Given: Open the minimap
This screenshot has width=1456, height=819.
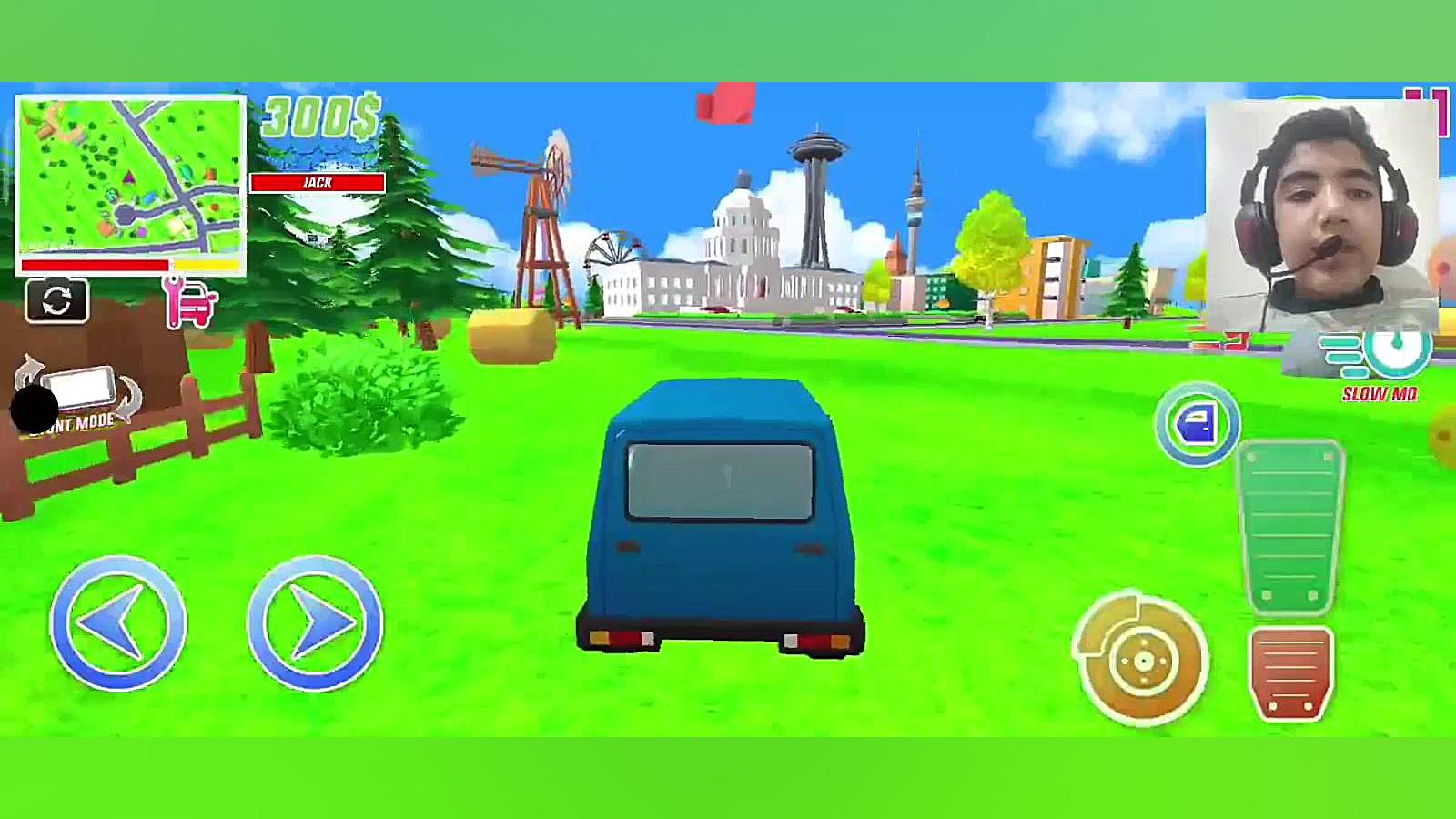Looking at the screenshot, I should [x=130, y=177].
